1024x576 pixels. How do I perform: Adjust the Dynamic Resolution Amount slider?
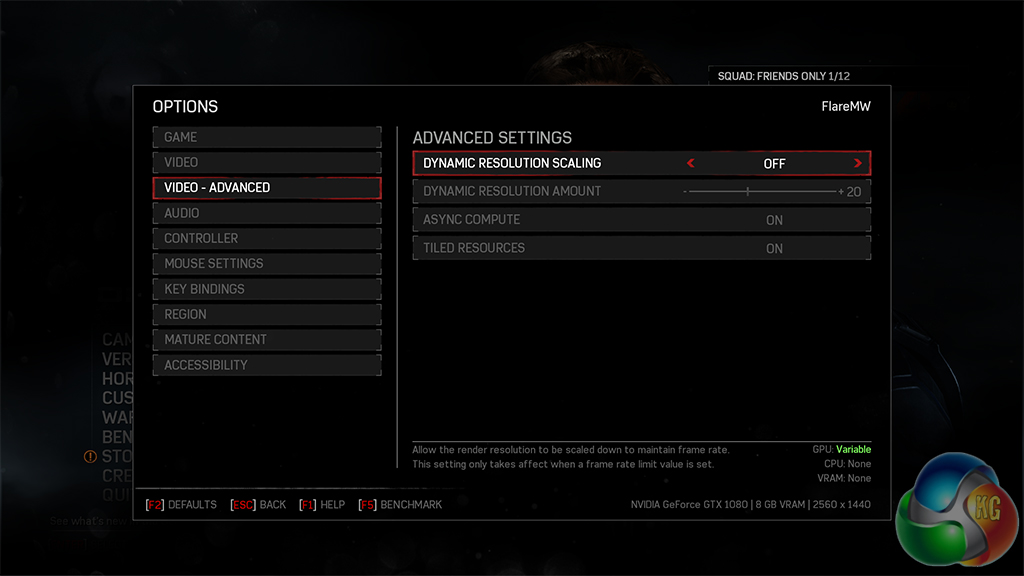[x=748, y=191]
